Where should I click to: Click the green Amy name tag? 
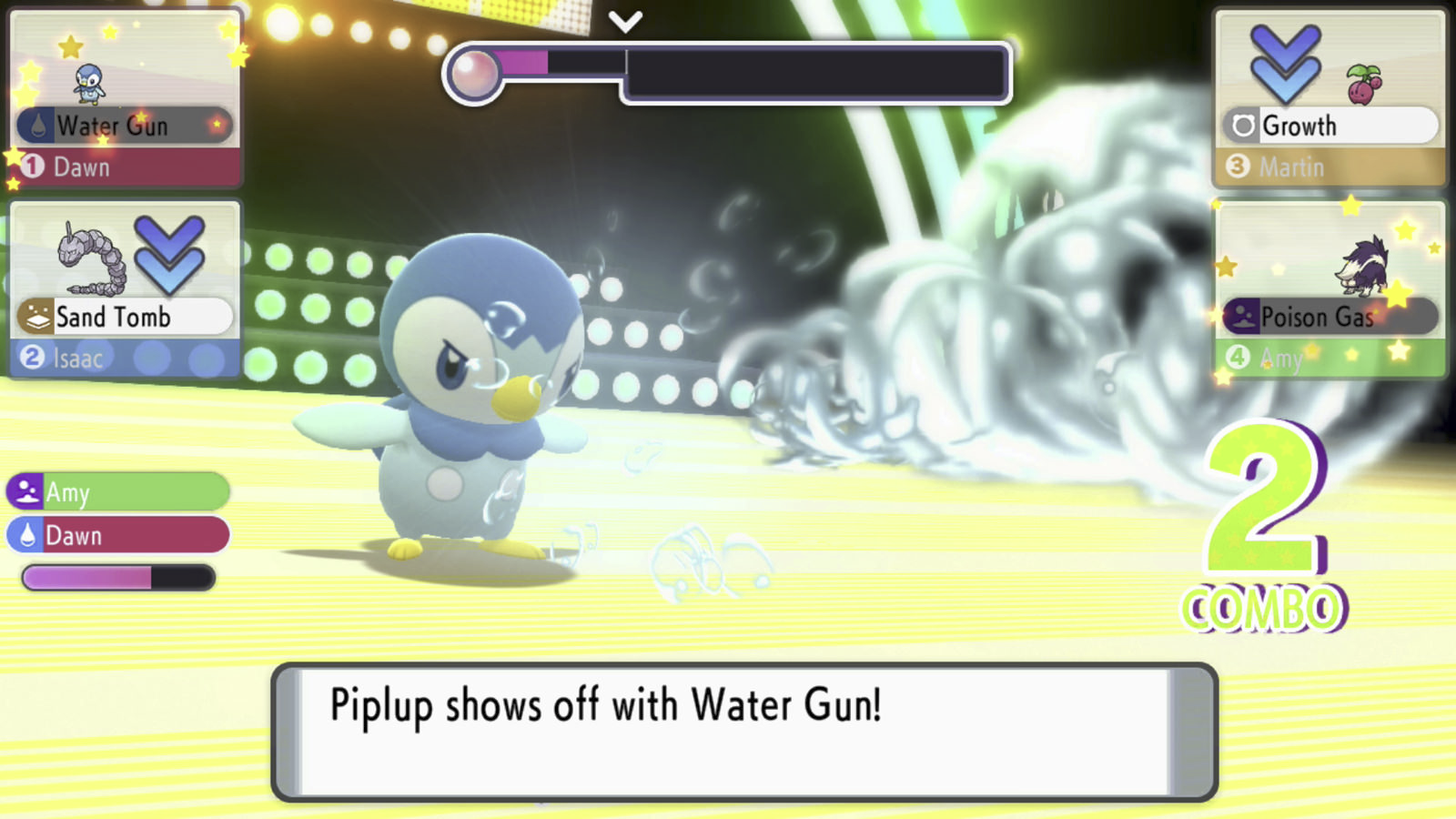click(x=118, y=492)
